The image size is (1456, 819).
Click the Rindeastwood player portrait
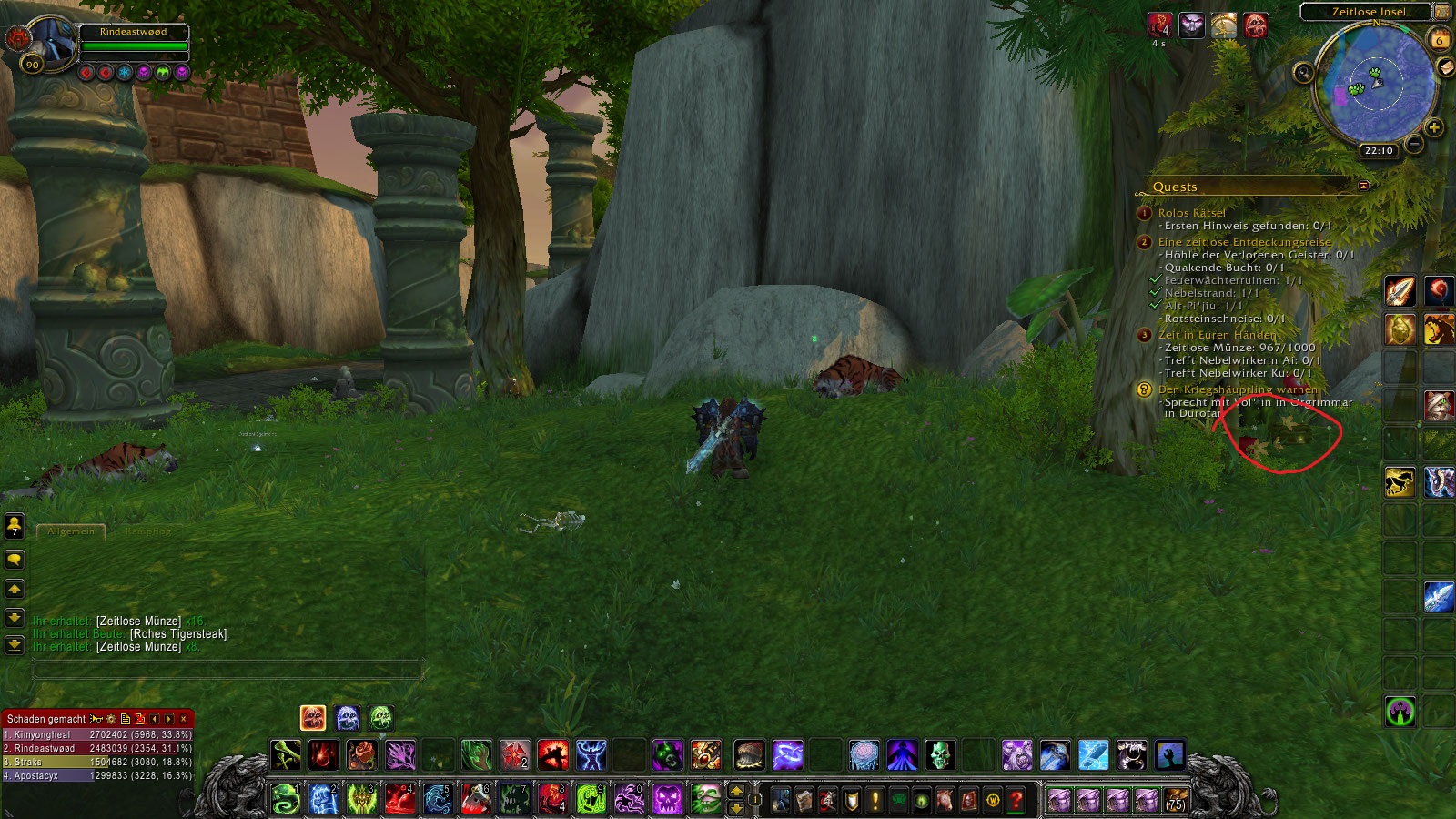47,41
